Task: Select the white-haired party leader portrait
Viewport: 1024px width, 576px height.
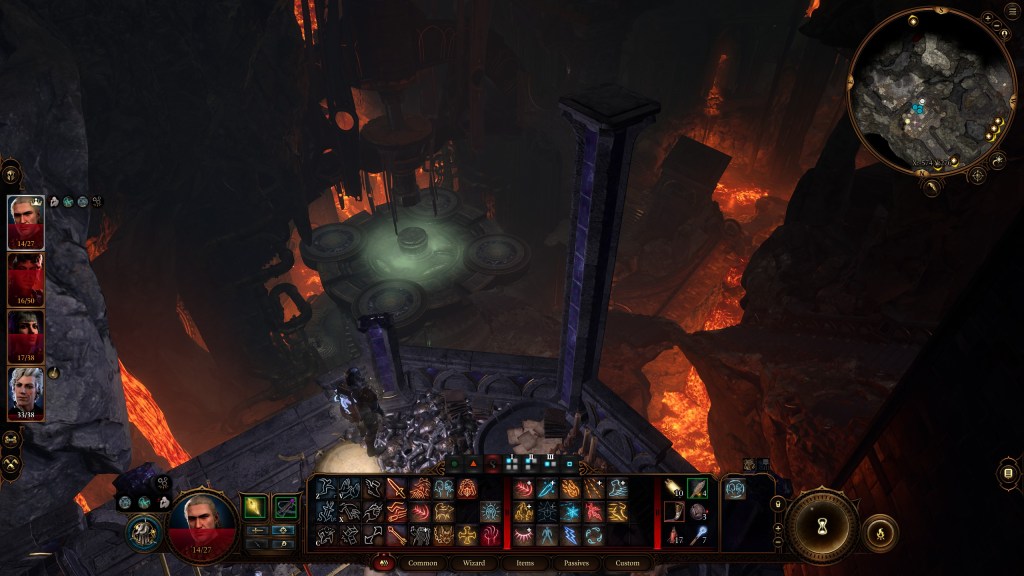Action: 26,218
